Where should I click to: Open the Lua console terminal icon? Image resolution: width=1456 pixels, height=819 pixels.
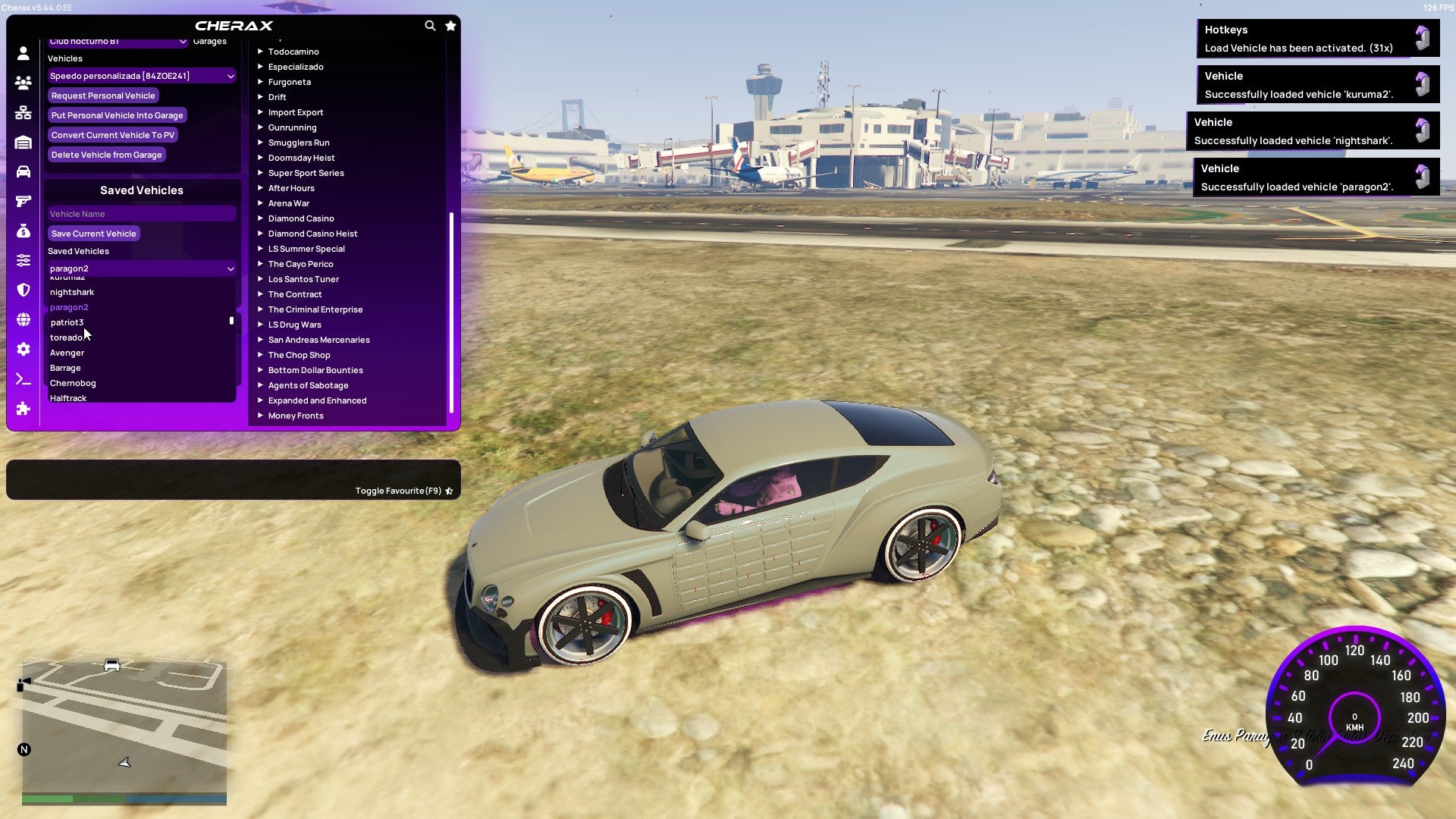(23, 377)
